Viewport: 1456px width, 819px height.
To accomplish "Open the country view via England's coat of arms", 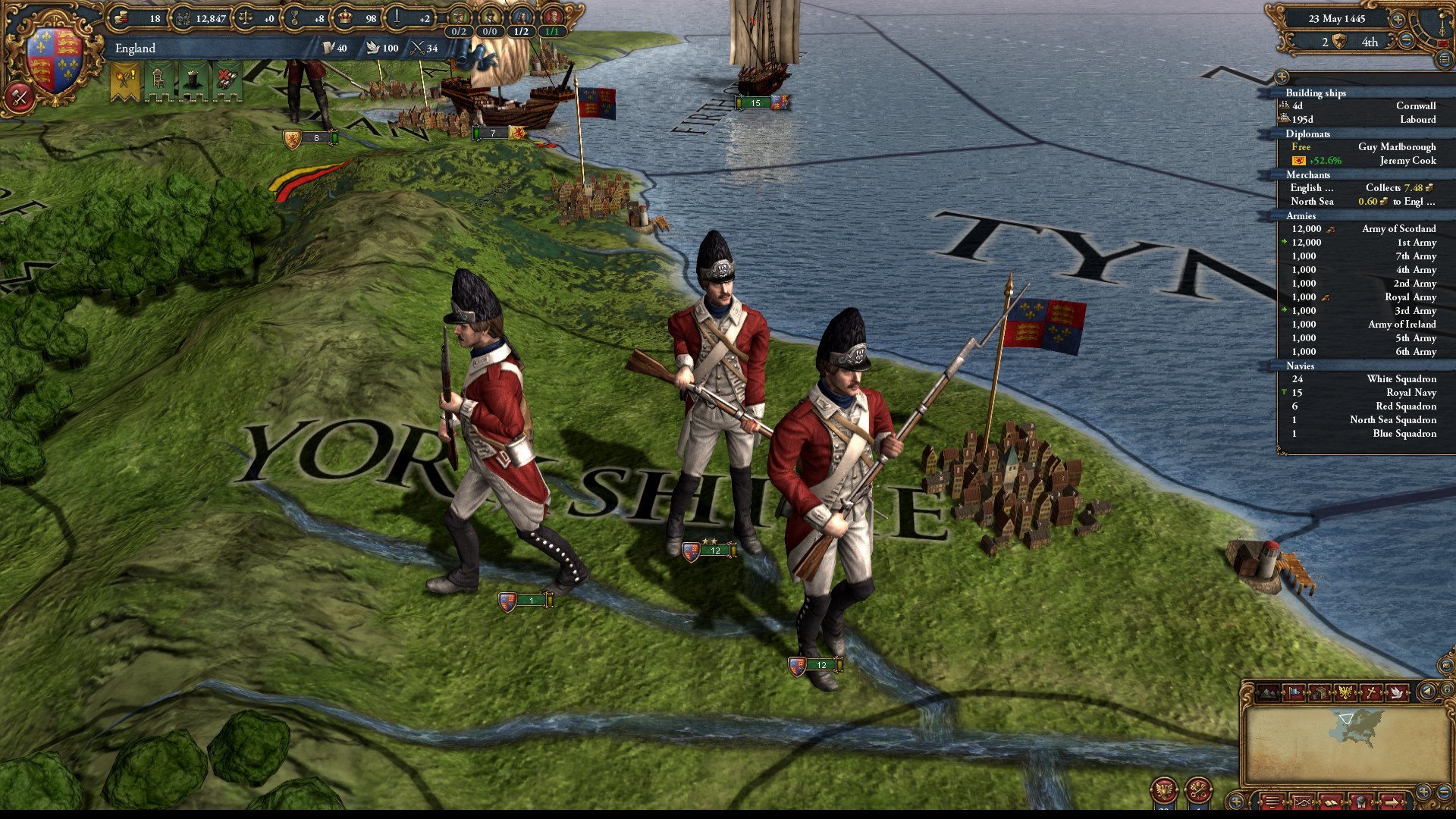I will pos(53,62).
